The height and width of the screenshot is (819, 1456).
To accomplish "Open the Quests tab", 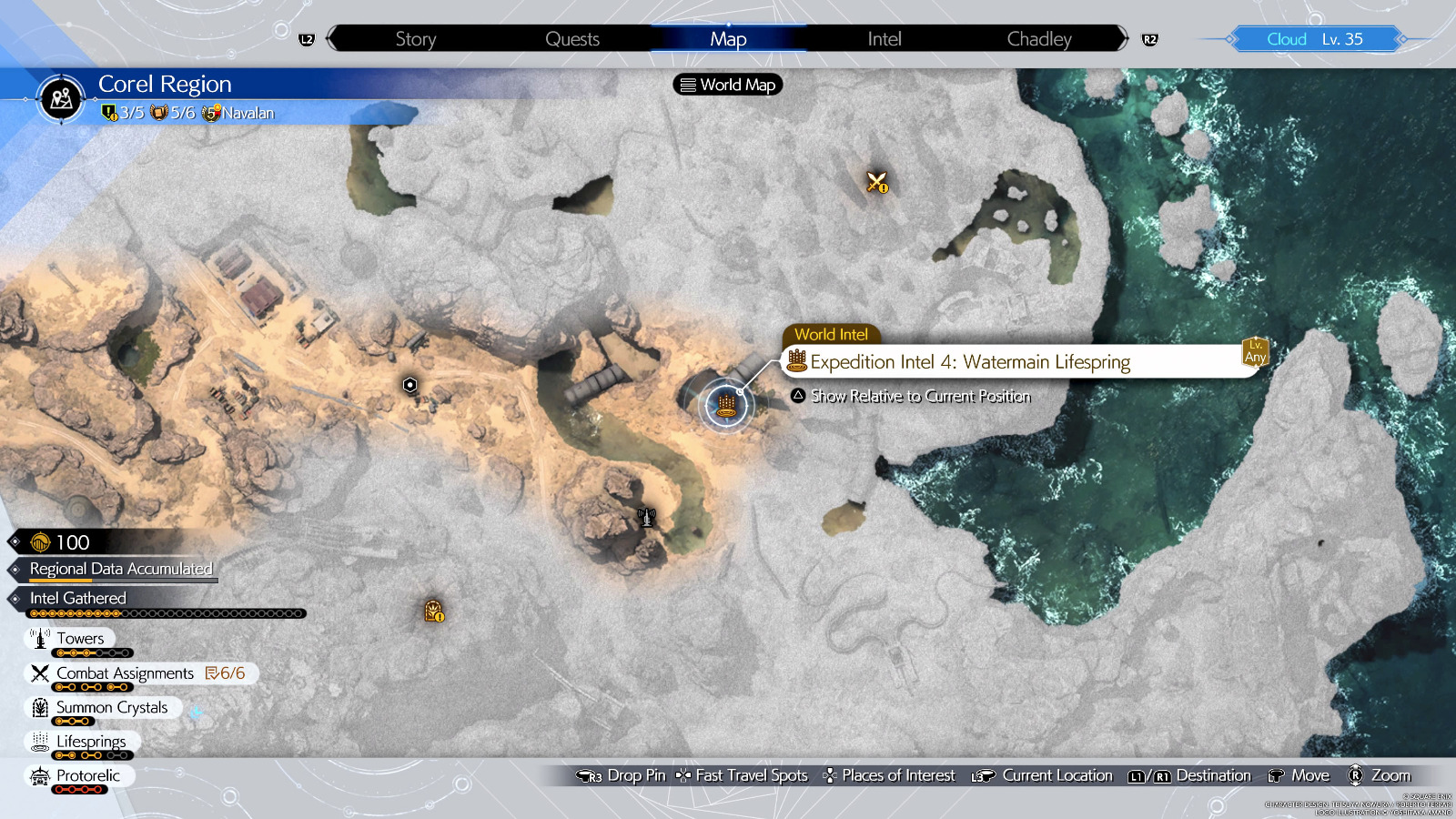I will point(571,38).
